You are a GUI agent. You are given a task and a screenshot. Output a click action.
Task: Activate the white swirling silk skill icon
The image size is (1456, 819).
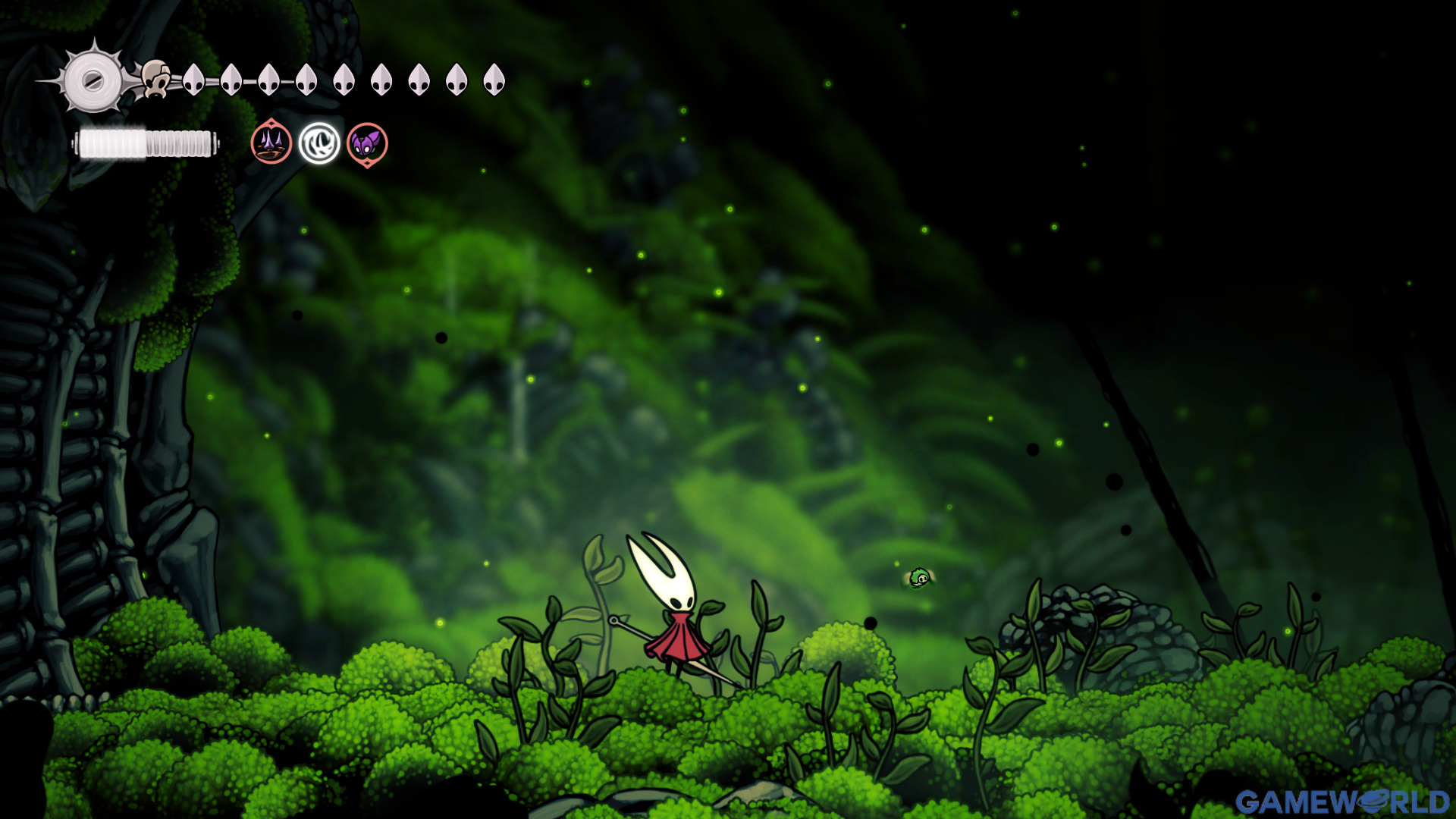319,143
